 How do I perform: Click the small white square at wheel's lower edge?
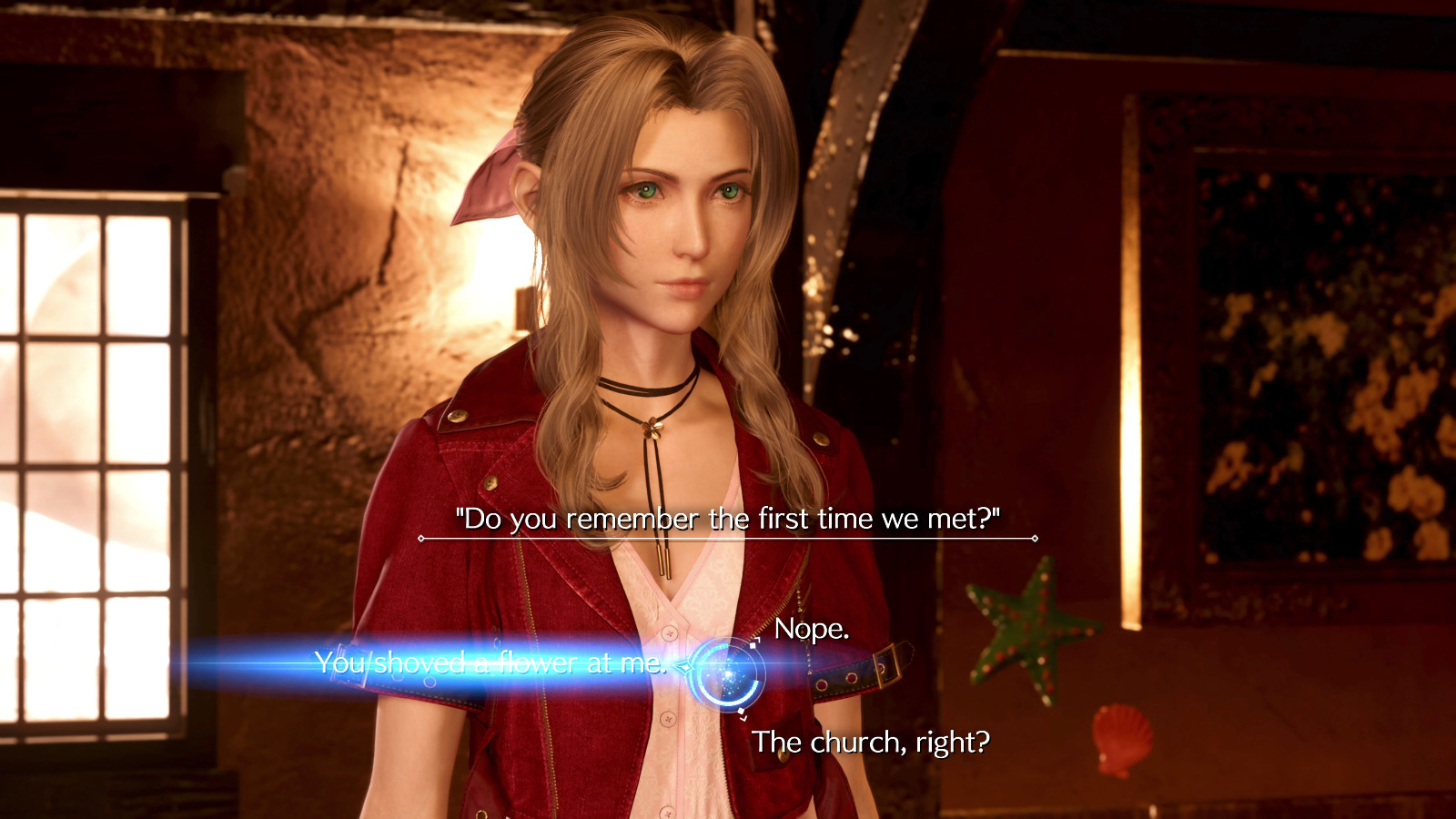point(741,711)
